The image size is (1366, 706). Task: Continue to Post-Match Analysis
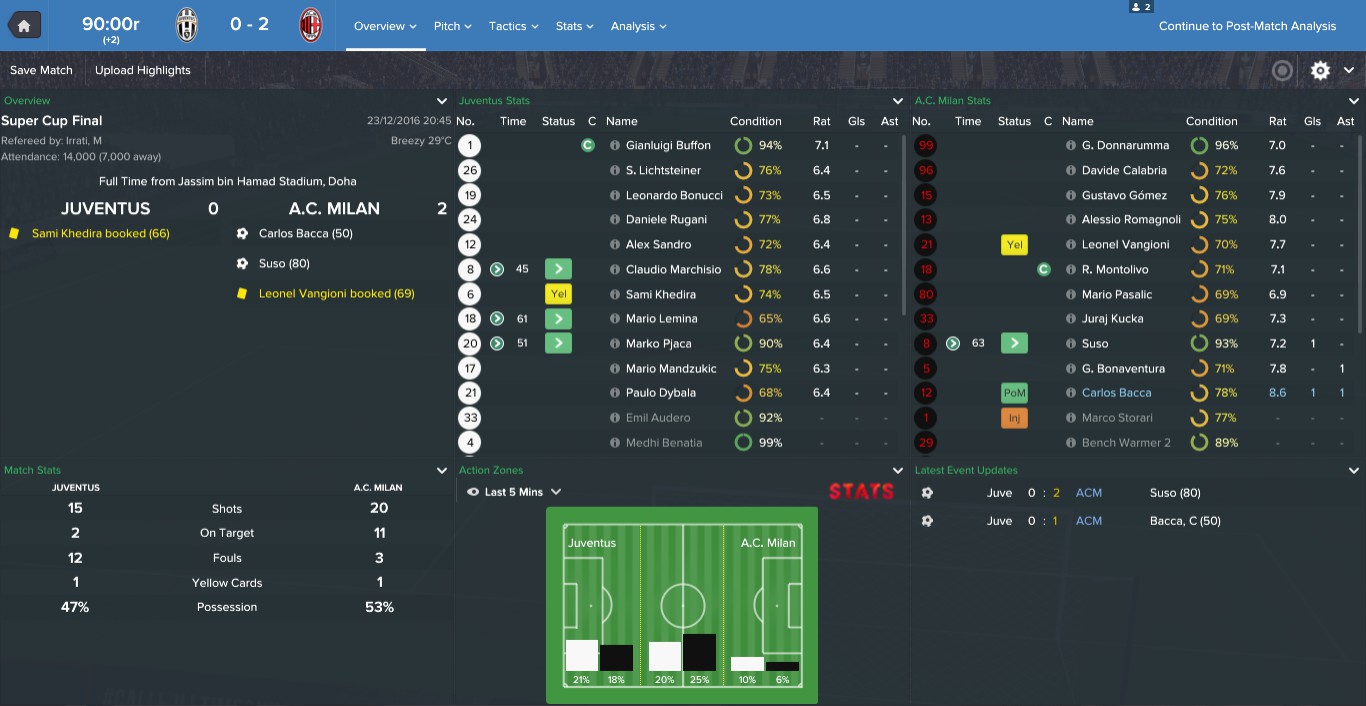1247,26
